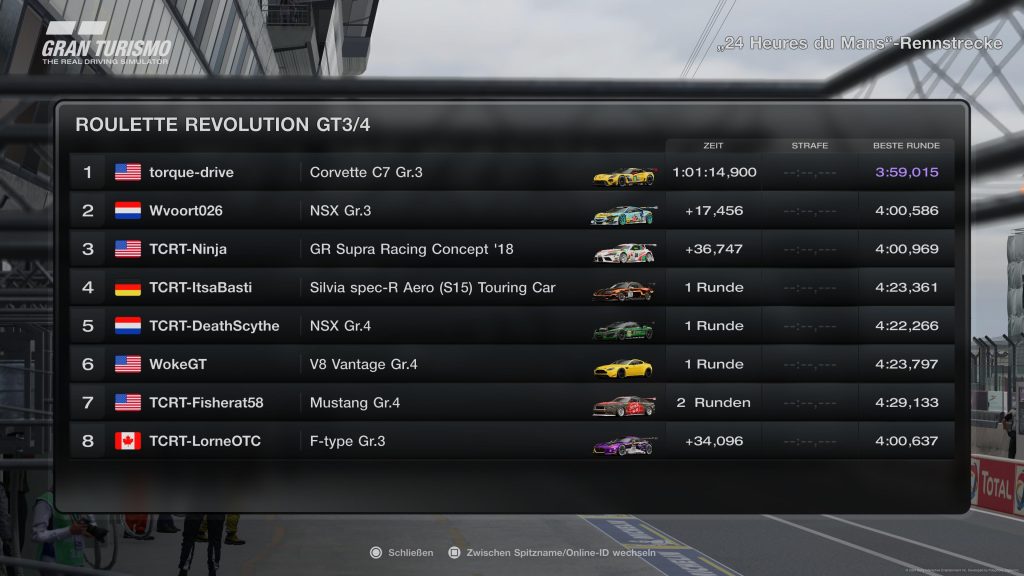Toggle between nickname and Online-ID display
This screenshot has height=576, width=1024.
(x=551, y=553)
